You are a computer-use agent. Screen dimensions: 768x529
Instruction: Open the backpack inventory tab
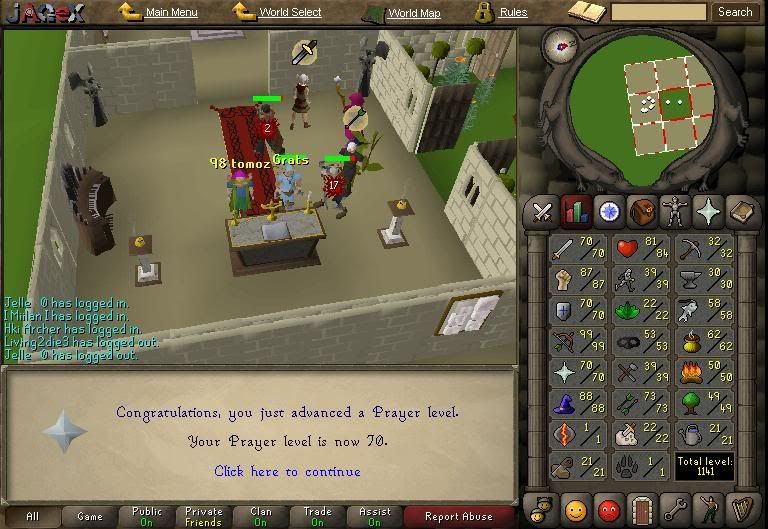642,212
